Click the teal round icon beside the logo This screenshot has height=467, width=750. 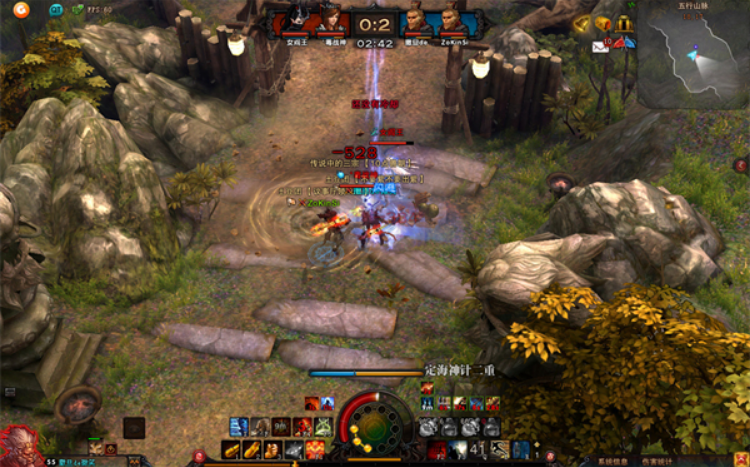coord(55,10)
